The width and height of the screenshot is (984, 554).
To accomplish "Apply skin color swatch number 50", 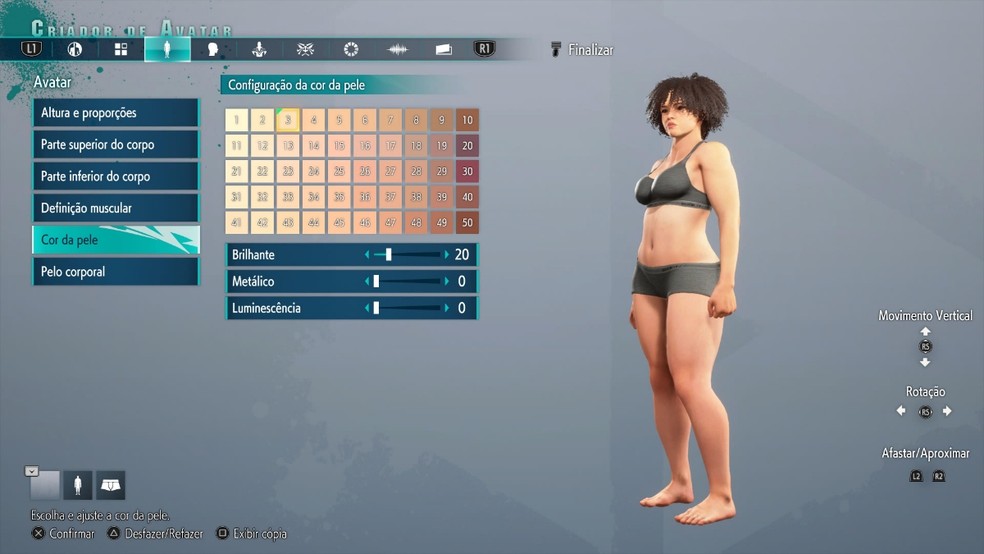I will [467, 222].
